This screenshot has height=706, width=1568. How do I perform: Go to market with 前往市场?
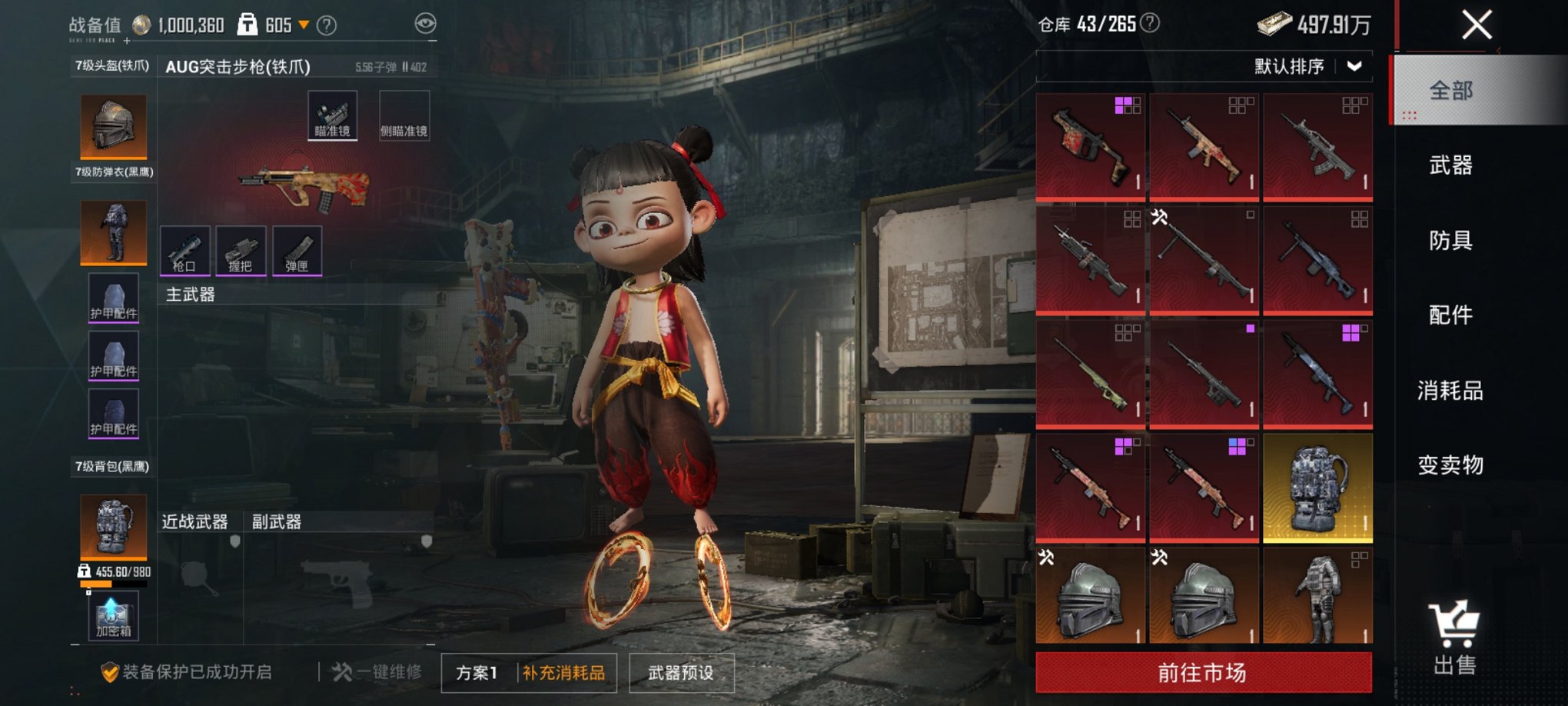(1203, 673)
